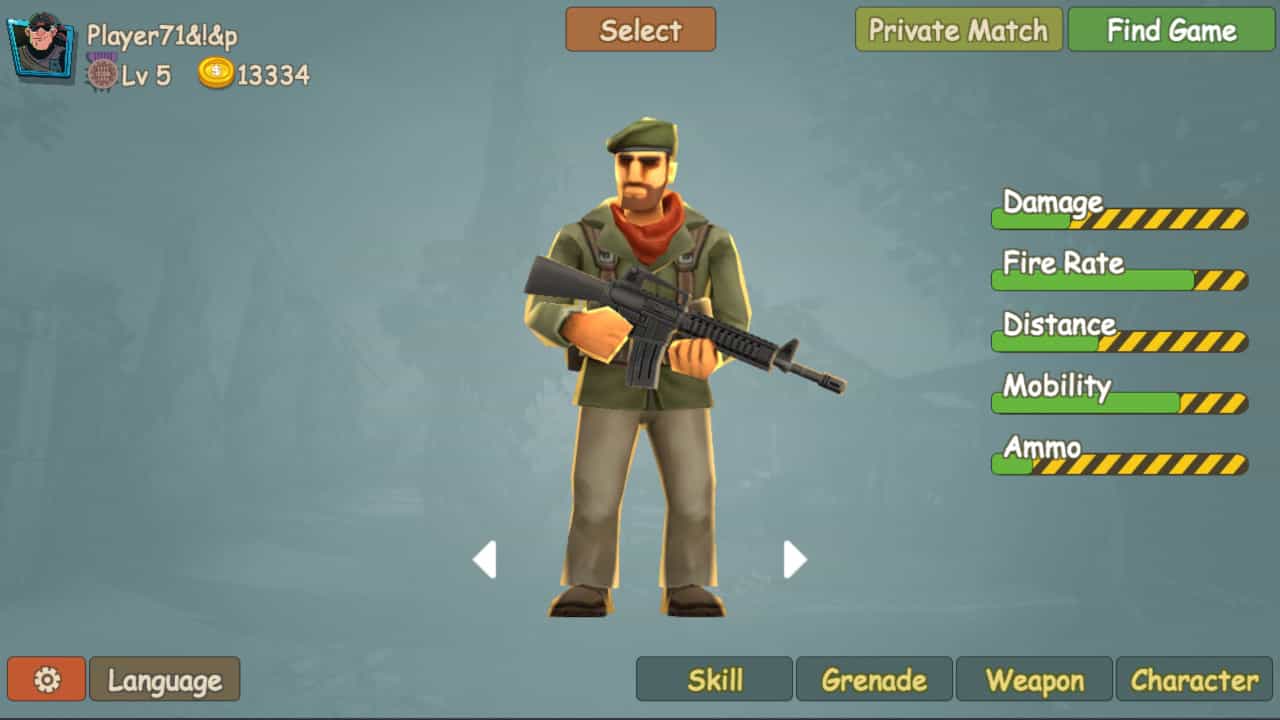Click the left character navigation arrow

pyautogui.click(x=486, y=560)
